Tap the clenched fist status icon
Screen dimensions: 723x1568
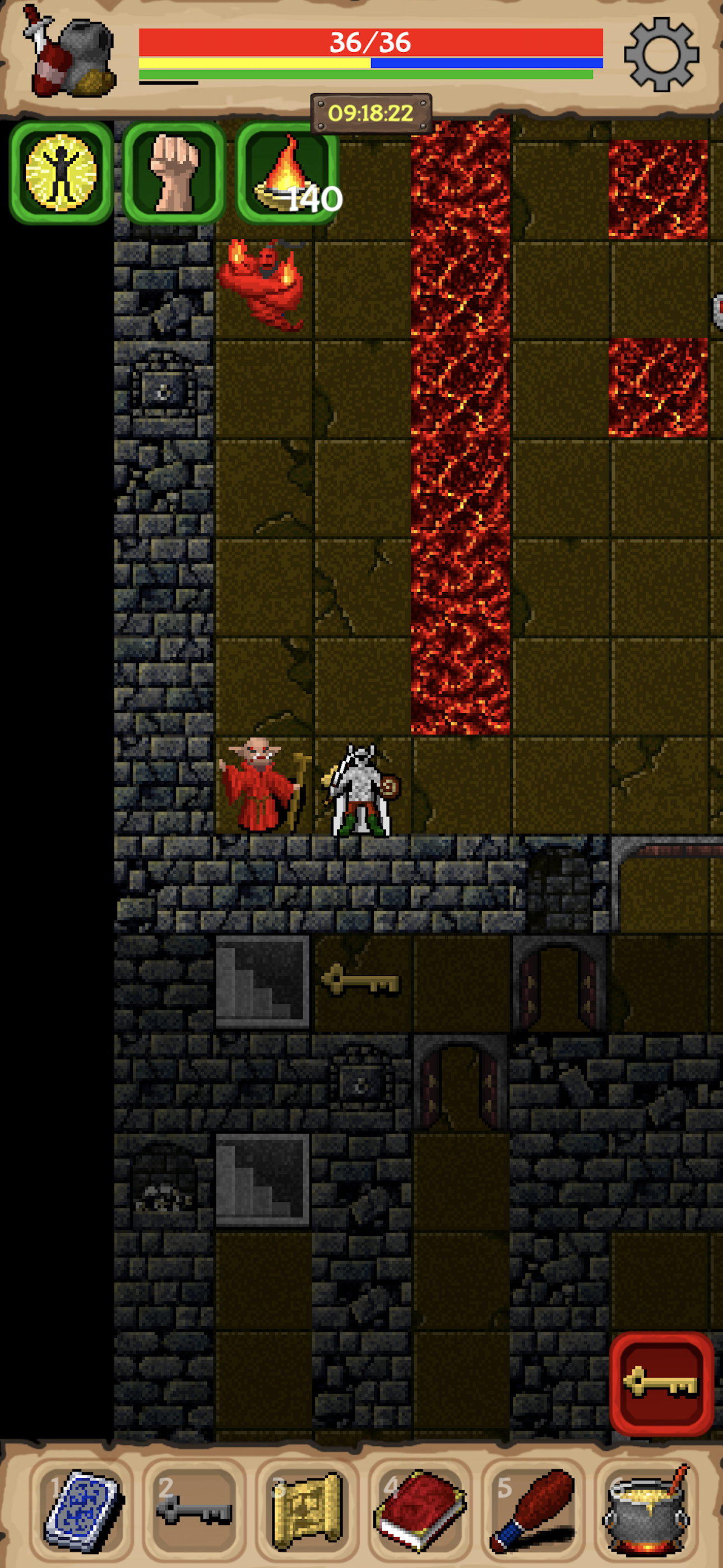pos(175,173)
